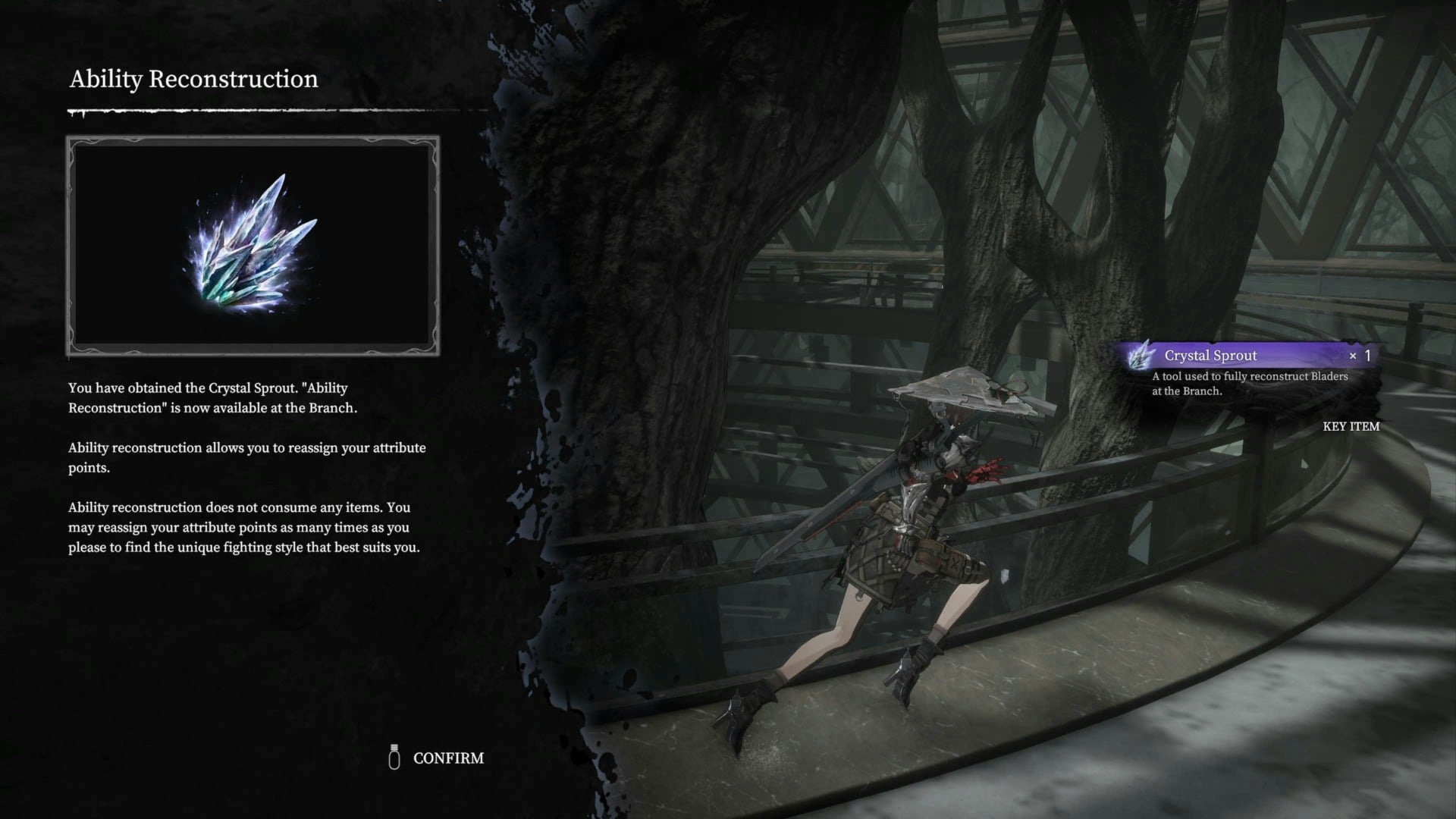Select the decorative frame around the item image
Image resolution: width=1456 pixels, height=819 pixels.
pyautogui.click(x=254, y=140)
